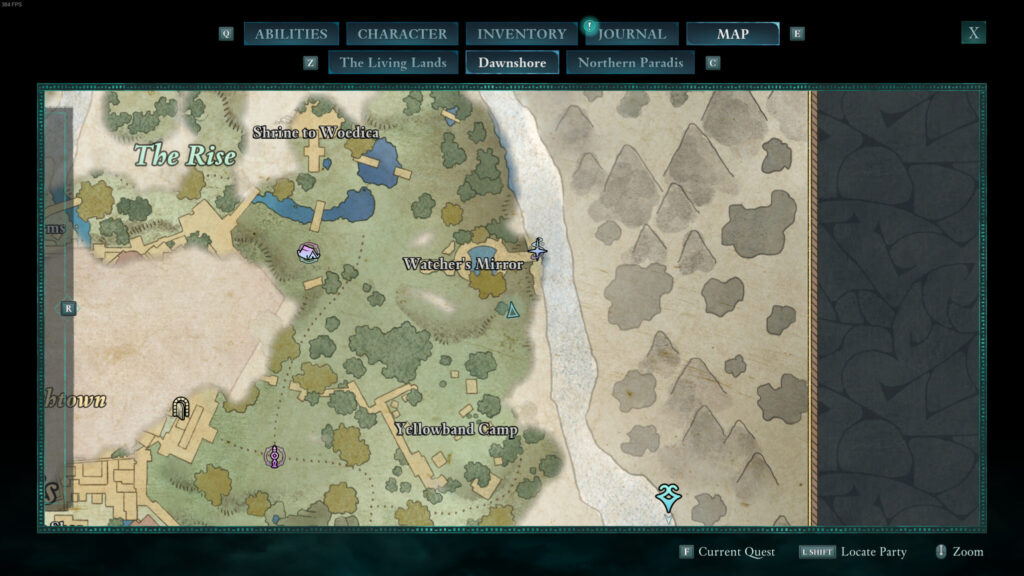The height and width of the screenshot is (576, 1024).
Task: Open the Abilities tab
Action: click(x=291, y=34)
